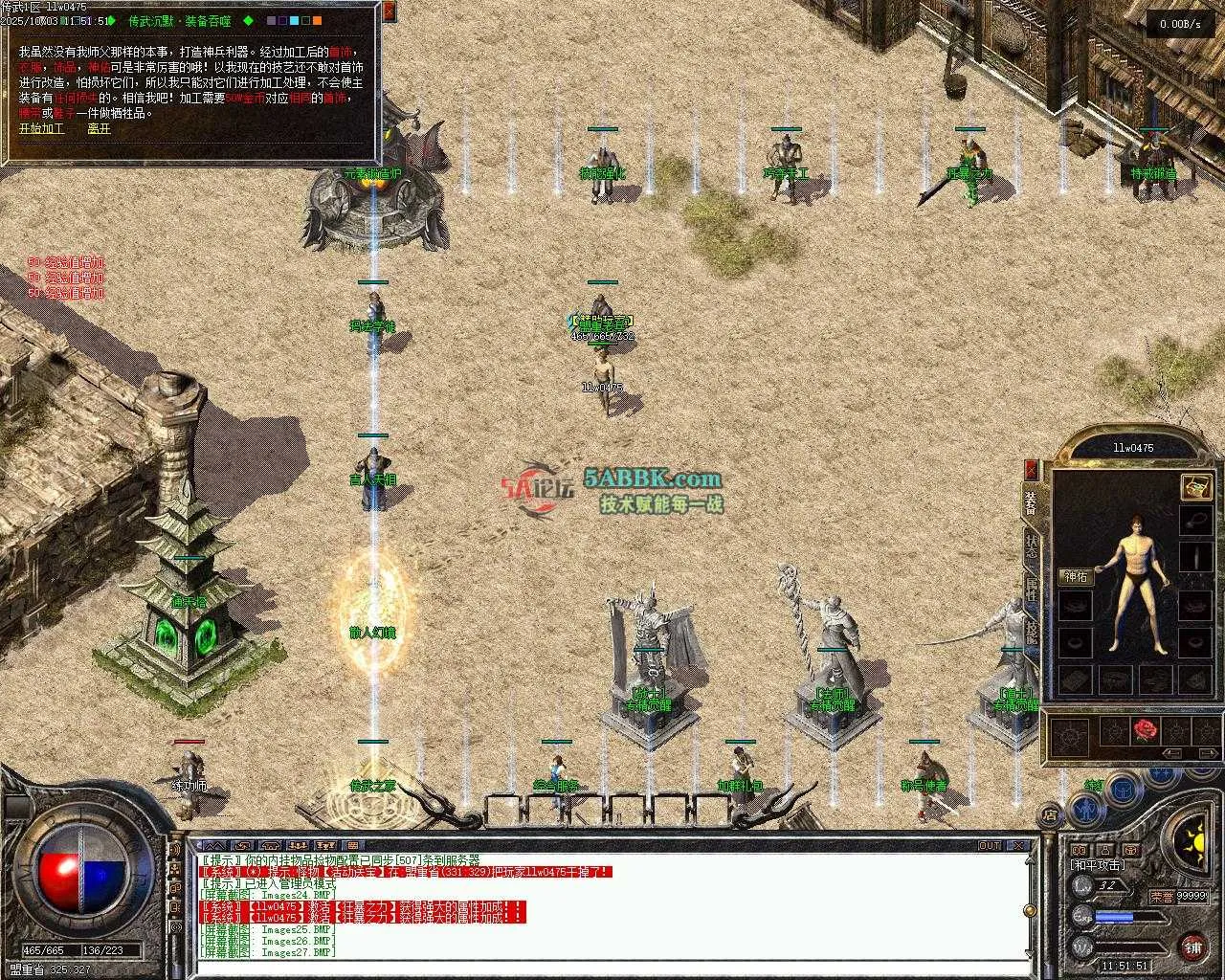Image resolution: width=1225 pixels, height=980 pixels.
Task: Open the red 铺 stall button
Action: [1192, 948]
